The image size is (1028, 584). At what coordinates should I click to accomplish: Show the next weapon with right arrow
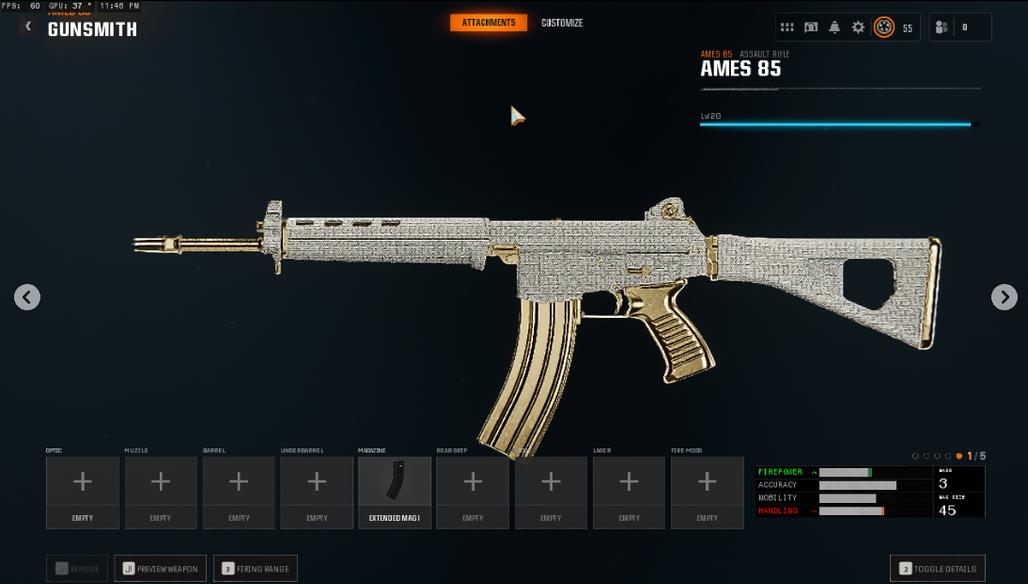click(1003, 297)
